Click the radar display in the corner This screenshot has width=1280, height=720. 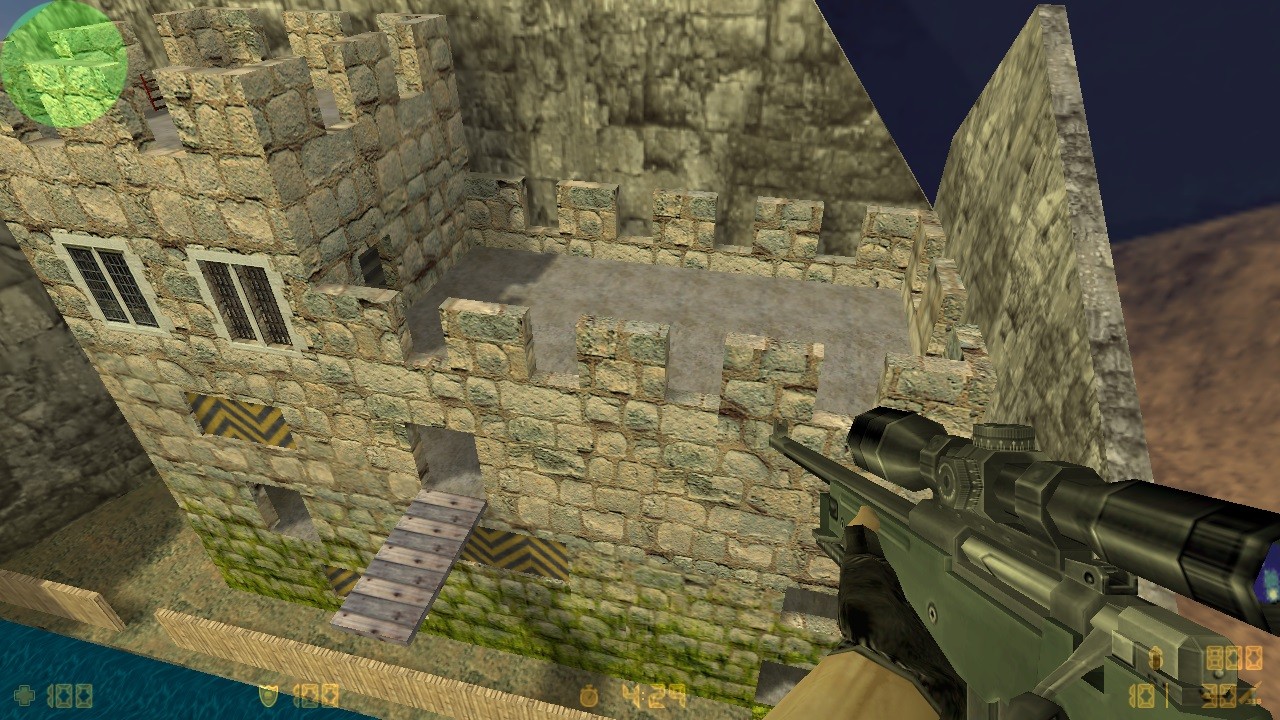(65, 62)
